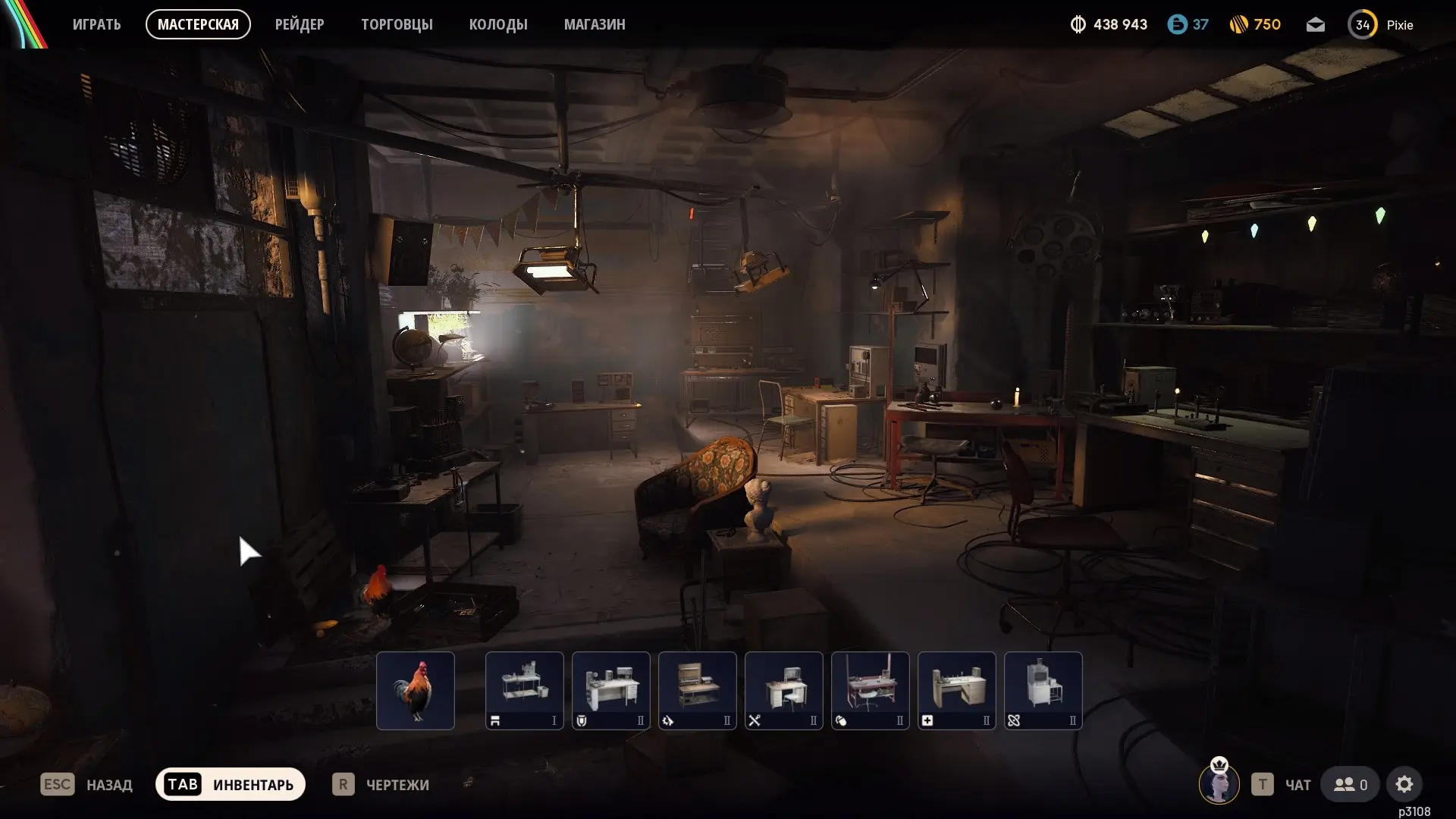The height and width of the screenshot is (819, 1456).
Task: Open the mail envelope icon
Action: click(1316, 25)
